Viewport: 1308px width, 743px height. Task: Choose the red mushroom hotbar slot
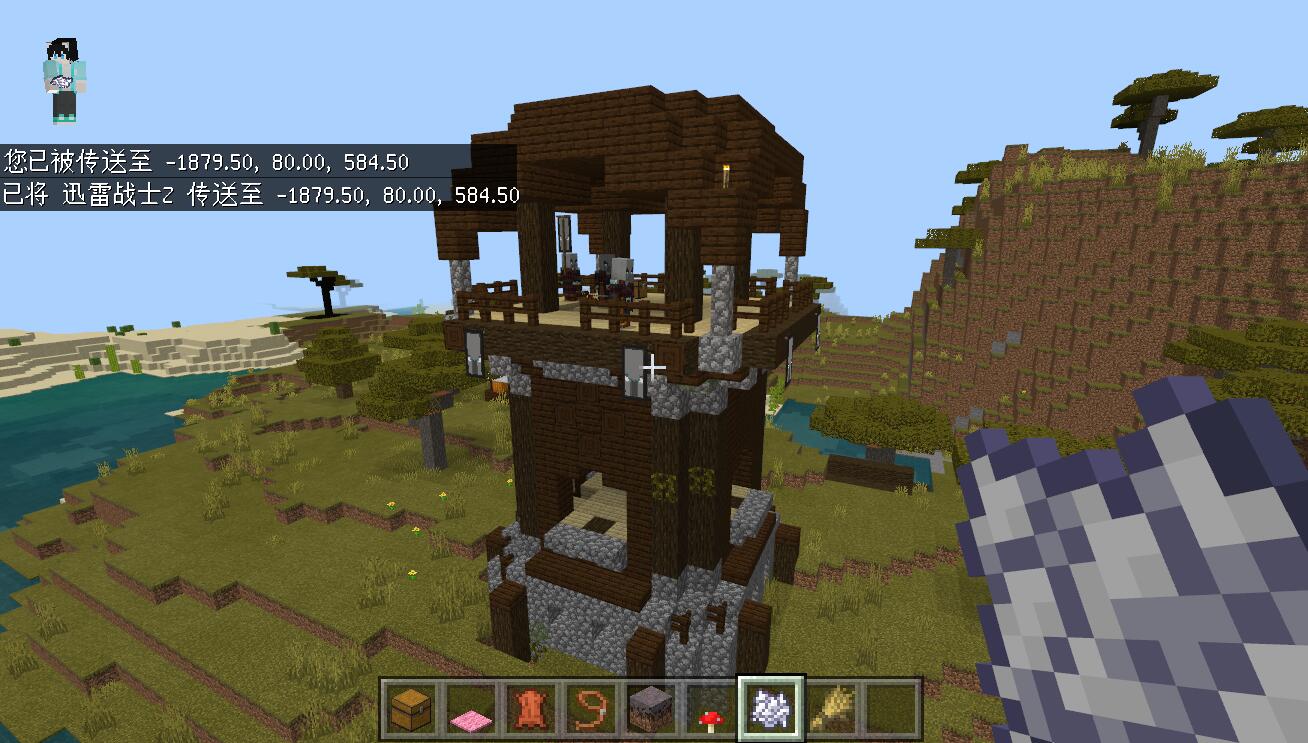pyautogui.click(x=710, y=709)
